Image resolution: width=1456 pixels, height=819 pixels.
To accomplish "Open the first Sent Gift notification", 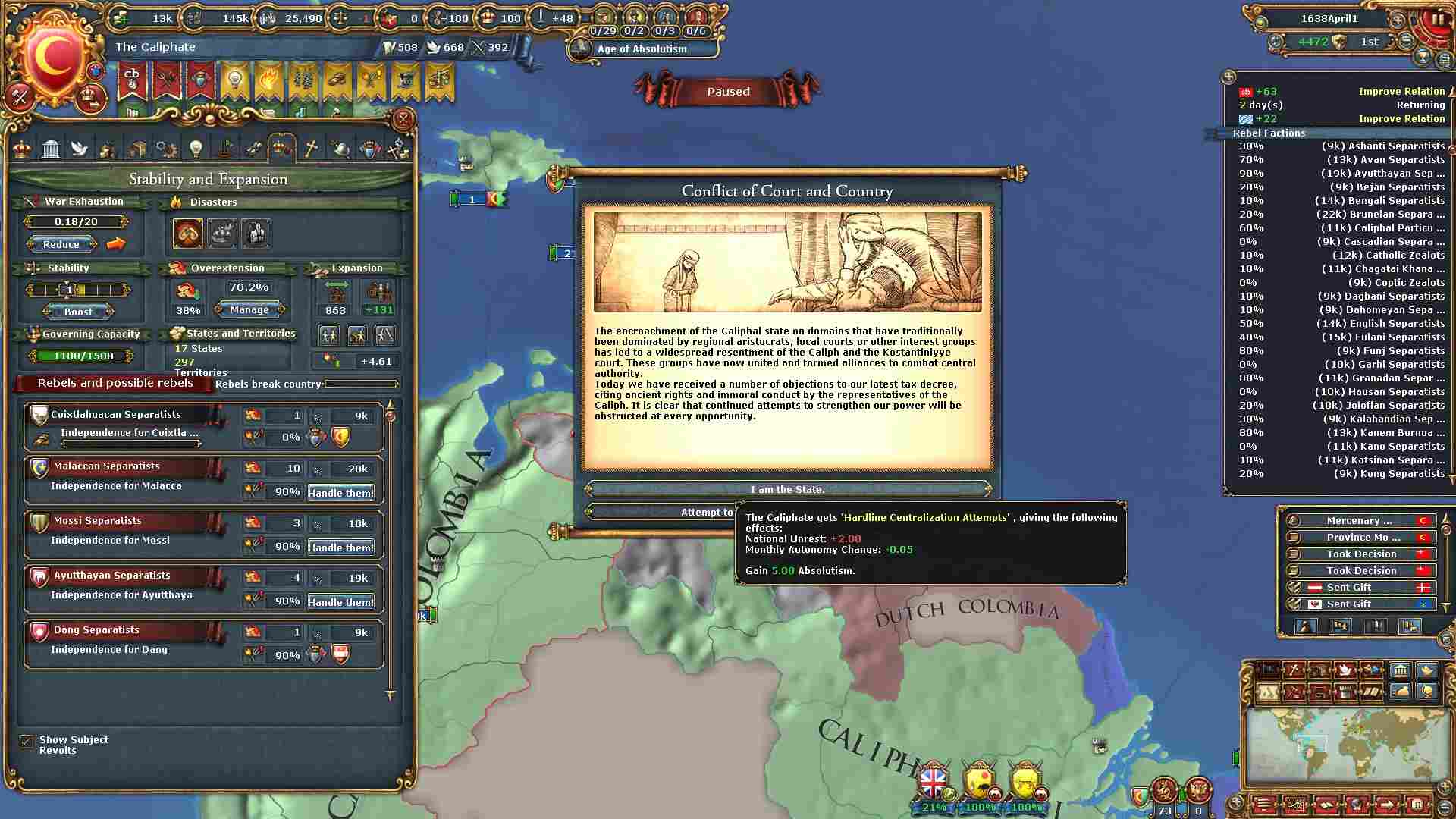I will pyautogui.click(x=1348, y=588).
